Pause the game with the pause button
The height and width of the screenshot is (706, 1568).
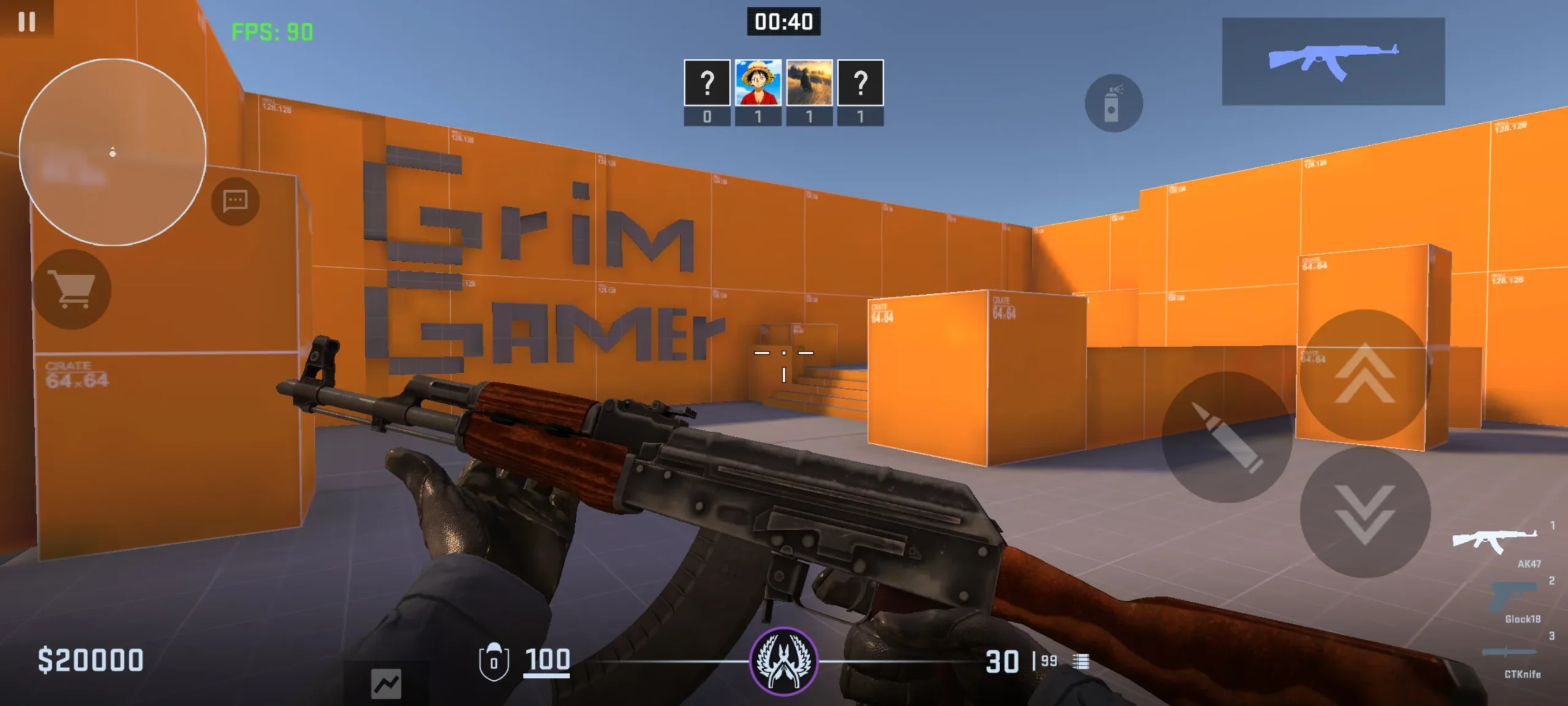pos(26,21)
